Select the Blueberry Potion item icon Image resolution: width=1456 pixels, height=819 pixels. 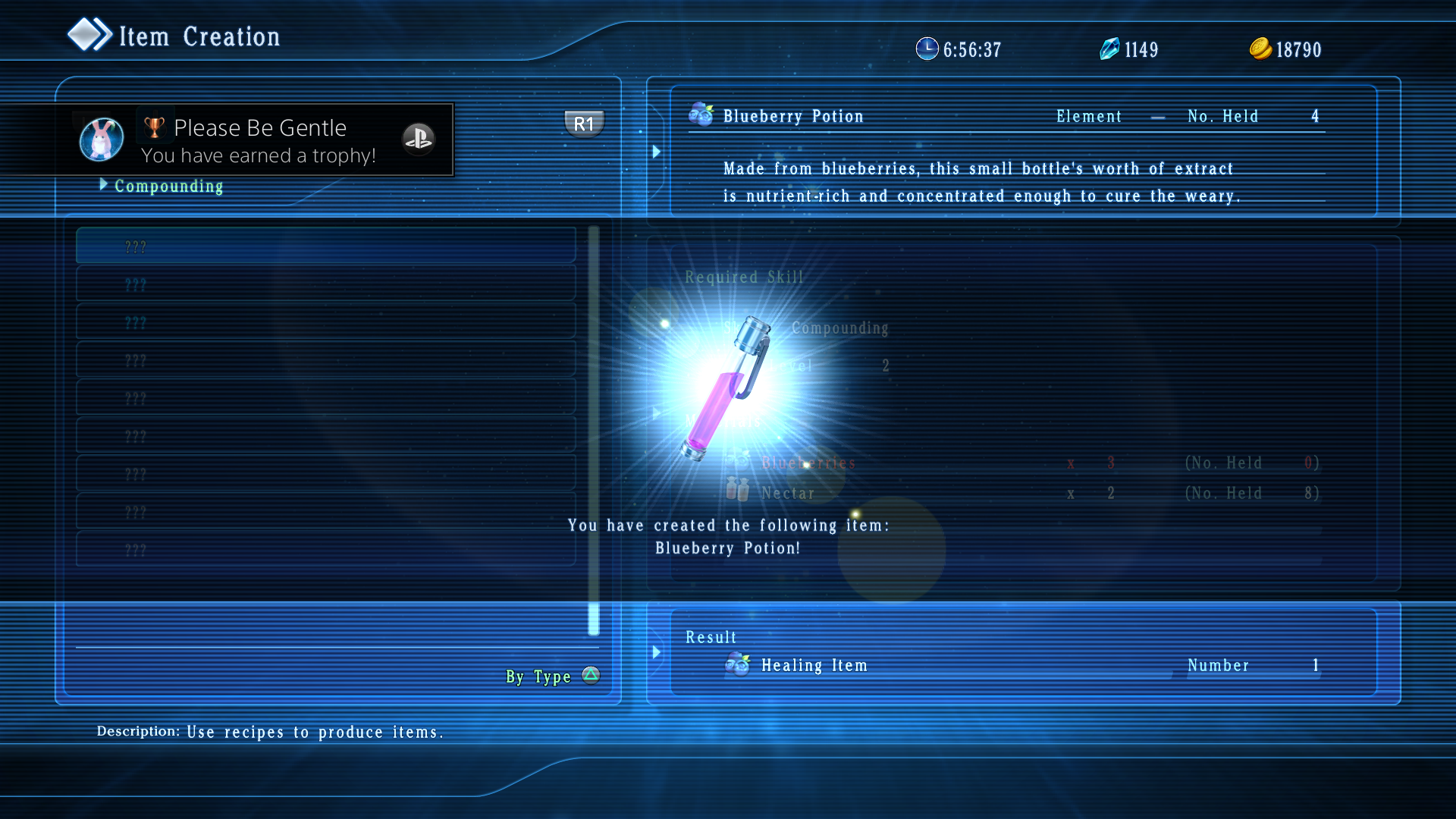click(x=700, y=115)
